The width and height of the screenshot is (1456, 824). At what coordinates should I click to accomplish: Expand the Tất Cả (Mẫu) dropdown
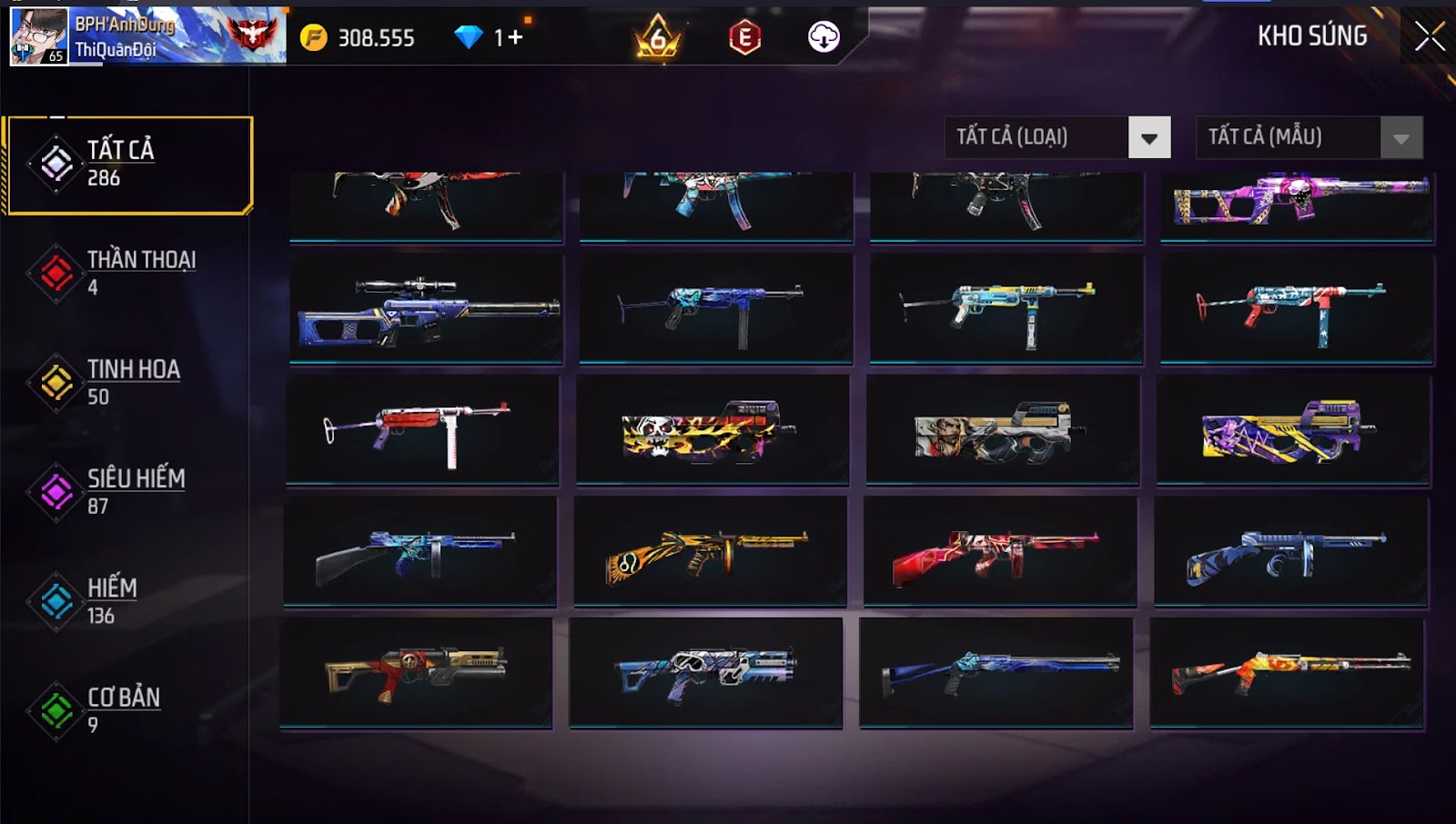(x=1400, y=138)
